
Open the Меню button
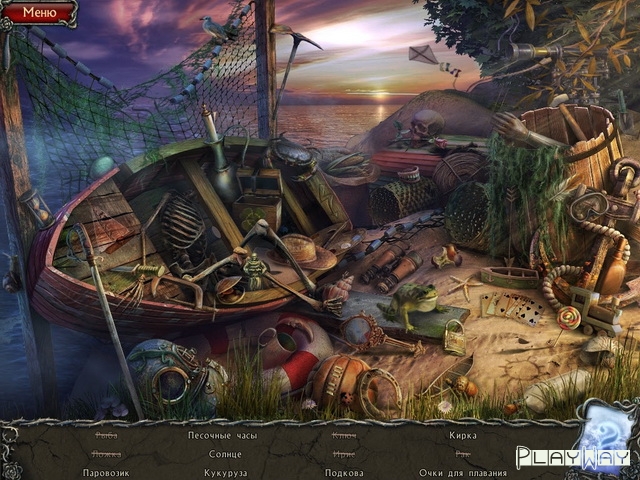[x=39, y=13]
